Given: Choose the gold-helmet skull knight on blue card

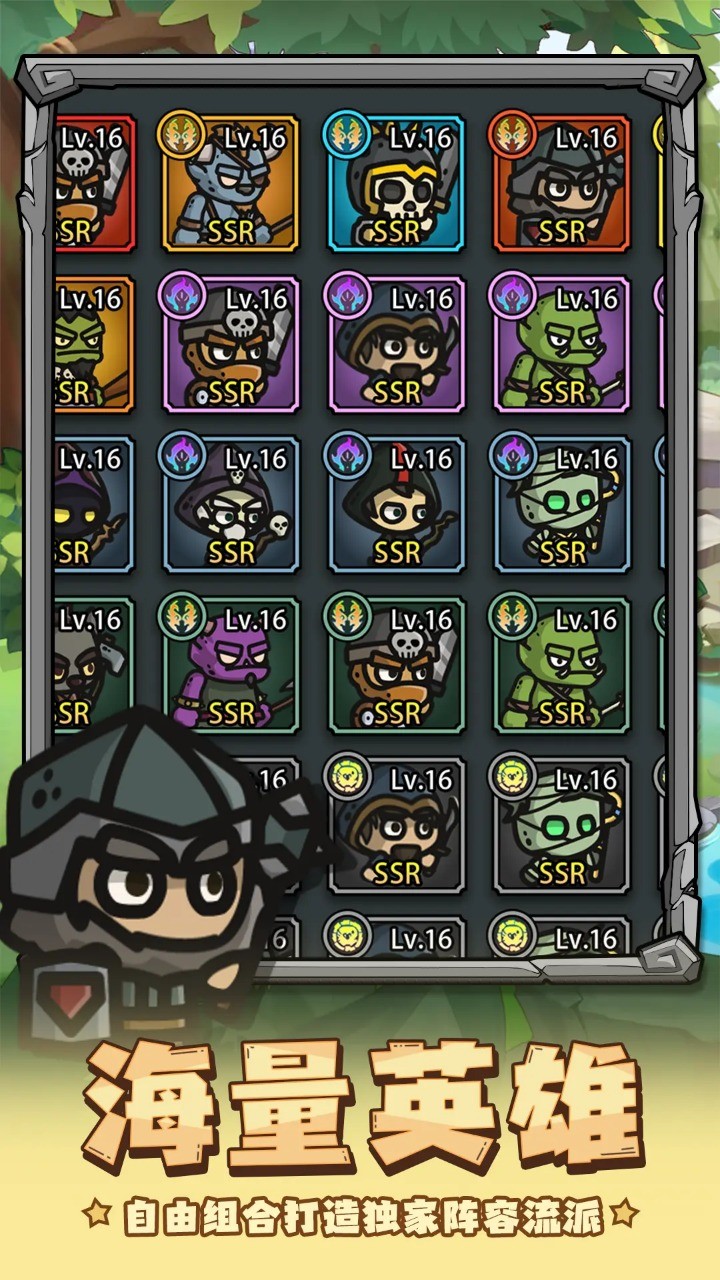Looking at the screenshot, I should pyautogui.click(x=396, y=184).
